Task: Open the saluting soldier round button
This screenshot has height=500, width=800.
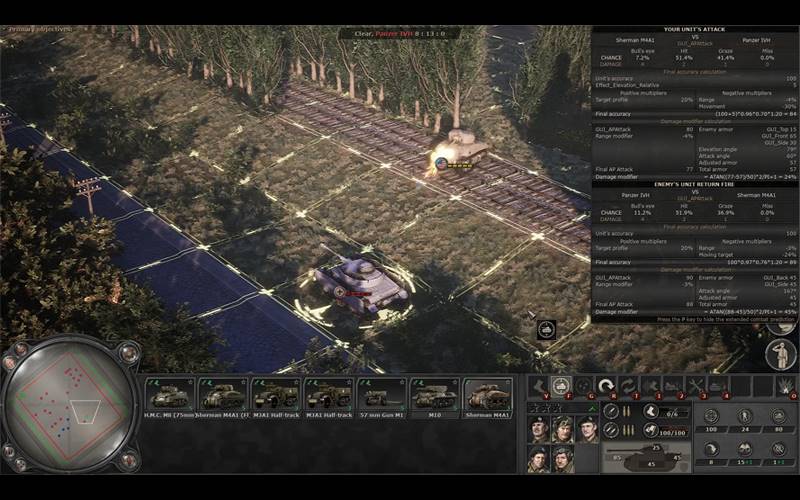Action: tap(781, 353)
